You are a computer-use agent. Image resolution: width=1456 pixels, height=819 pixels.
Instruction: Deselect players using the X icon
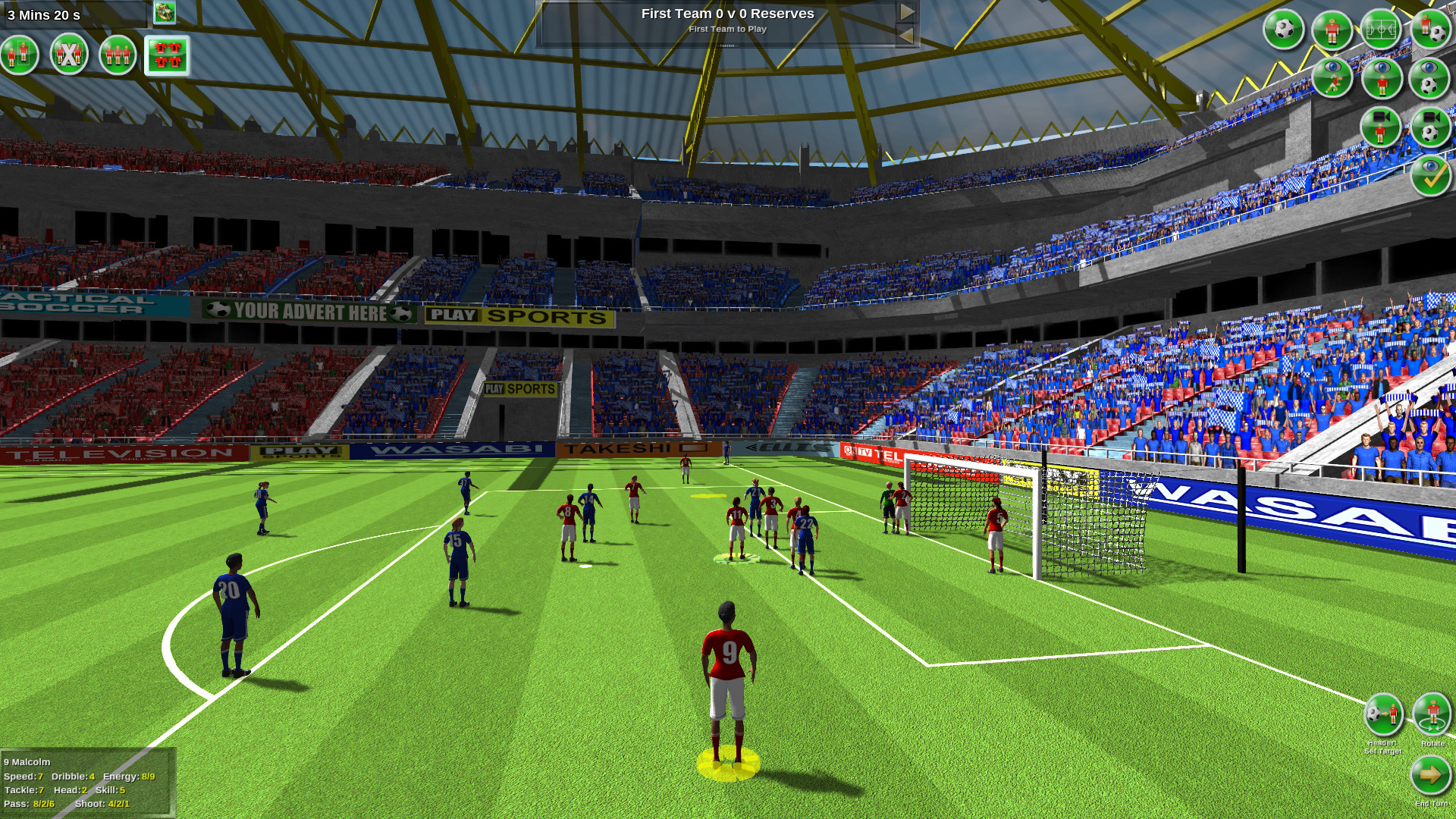pos(68,55)
